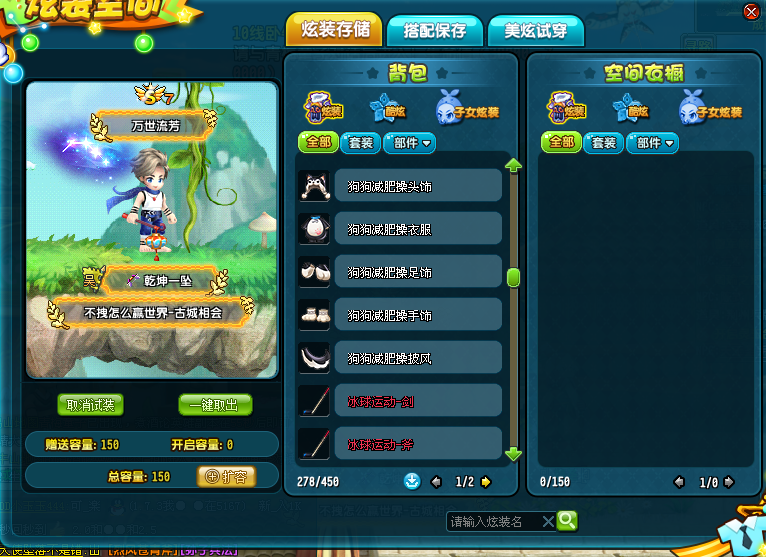Select the 狗狗减肥操手饰 item

point(400,315)
